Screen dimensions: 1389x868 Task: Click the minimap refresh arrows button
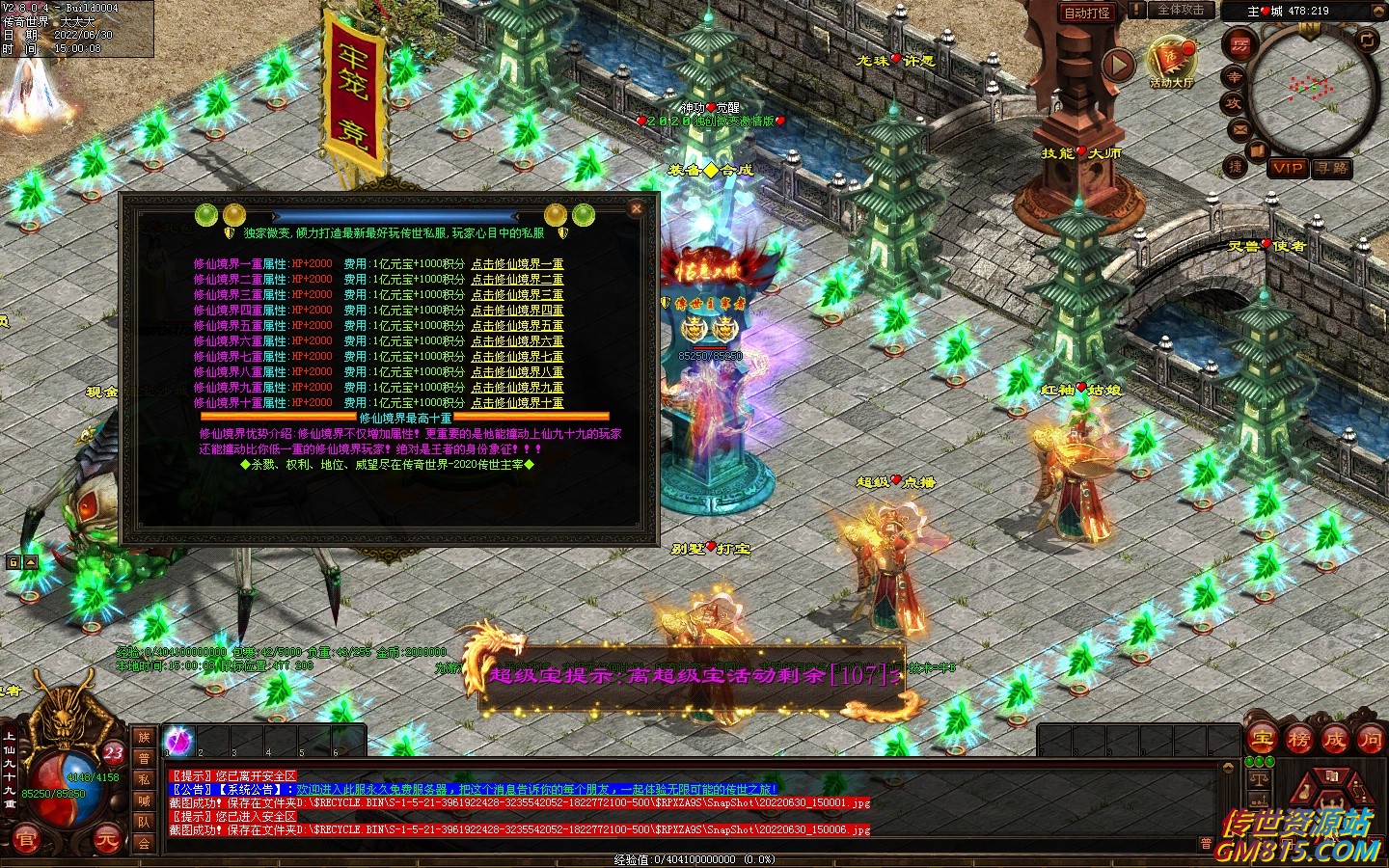click(1367, 40)
